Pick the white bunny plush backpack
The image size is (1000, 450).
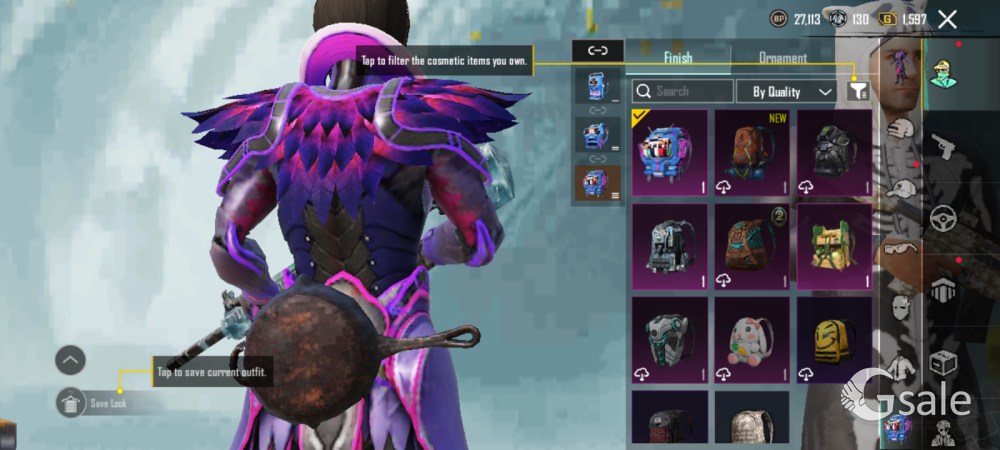click(x=752, y=340)
